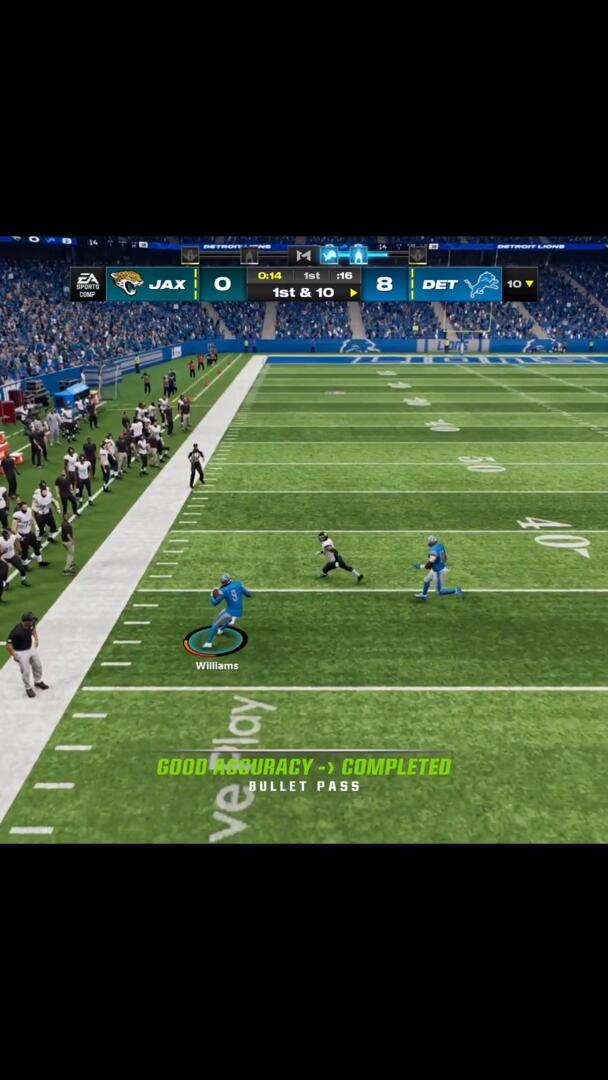This screenshot has width=608, height=1080.
Task: Click the Madden M momentum icon
Action: pos(303,255)
